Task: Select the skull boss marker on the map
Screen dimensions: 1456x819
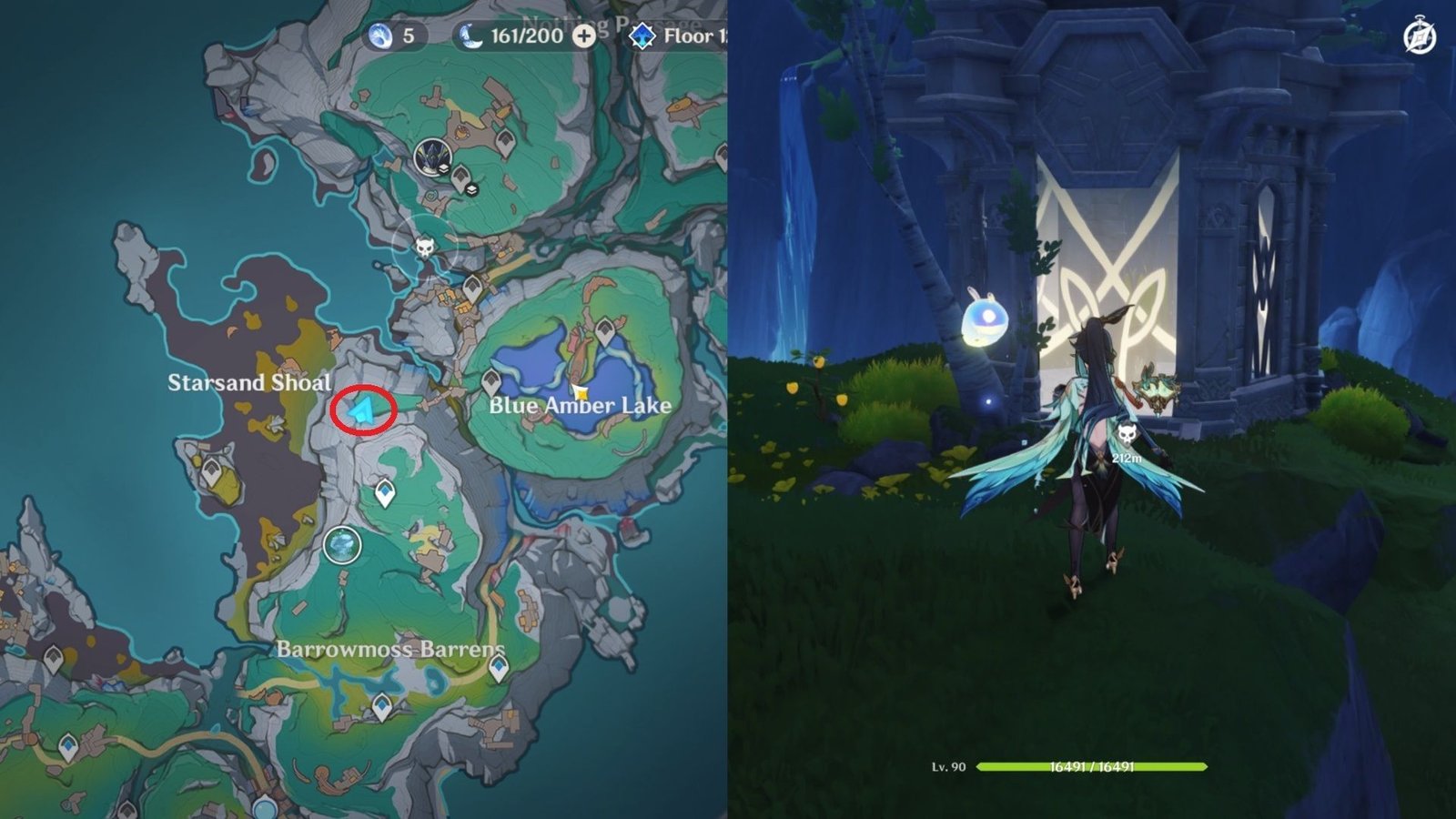Action: [424, 247]
